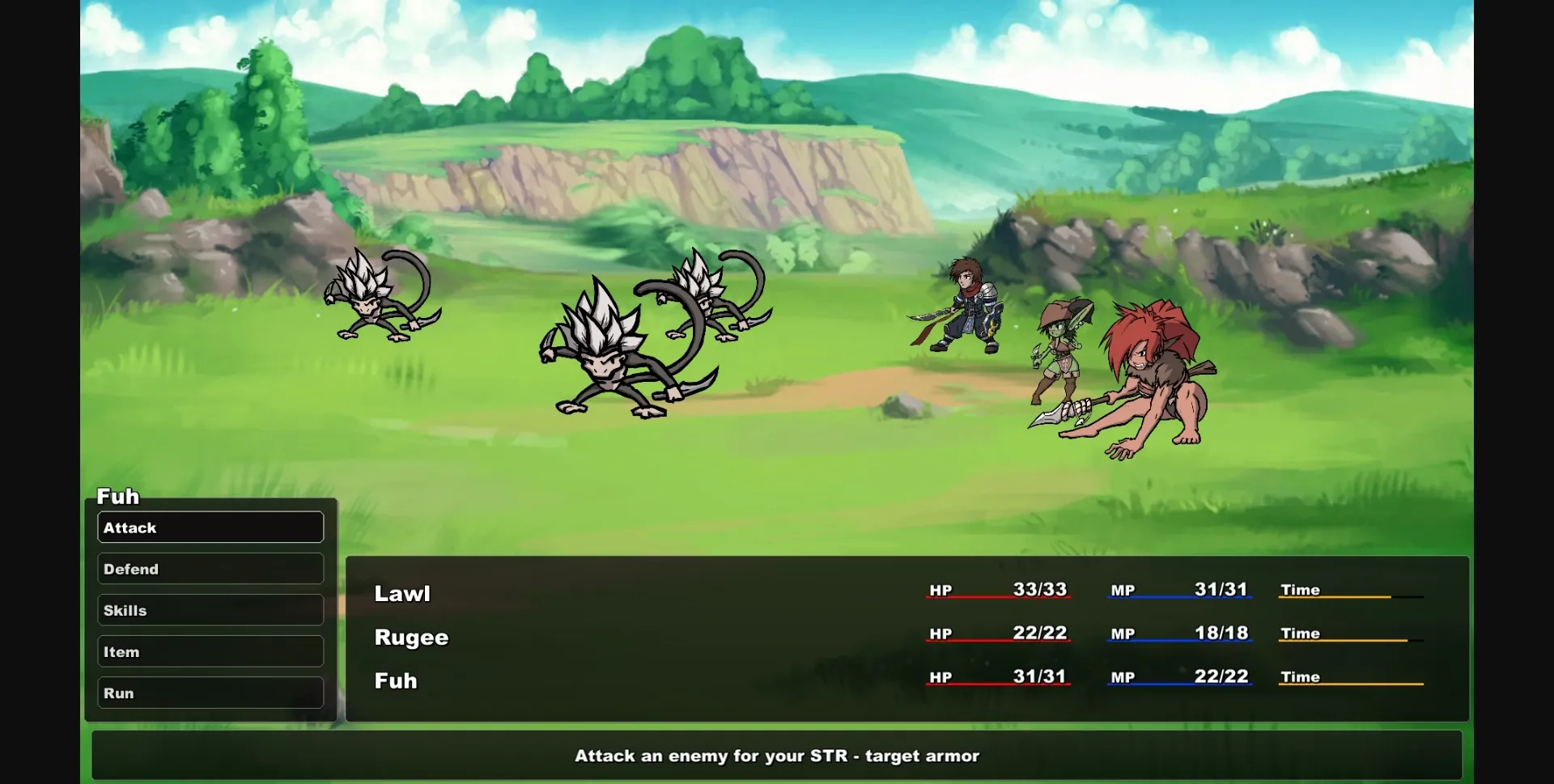Choose the Defend command

click(210, 568)
